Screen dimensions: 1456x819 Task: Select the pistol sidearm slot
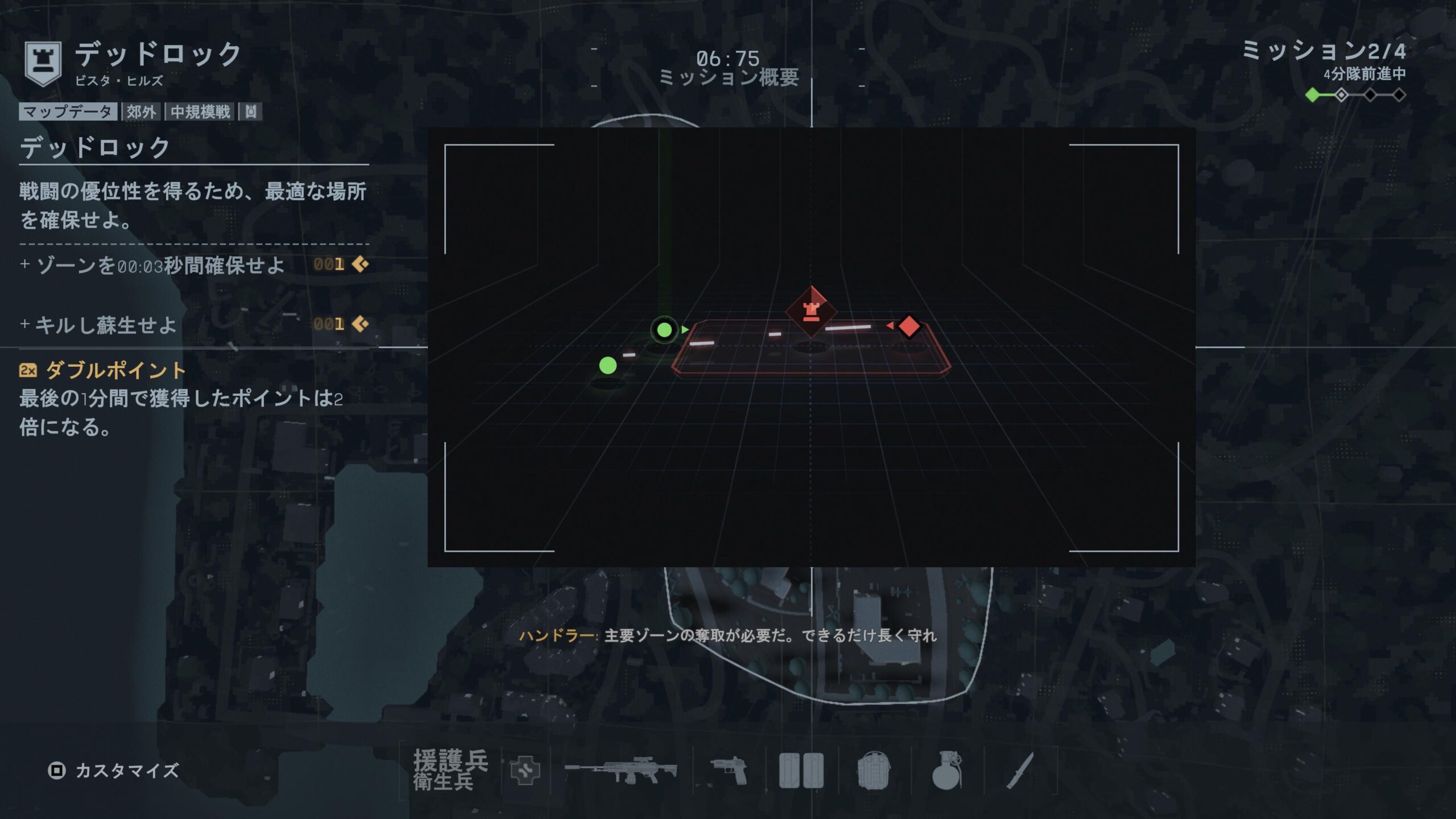coord(729,771)
